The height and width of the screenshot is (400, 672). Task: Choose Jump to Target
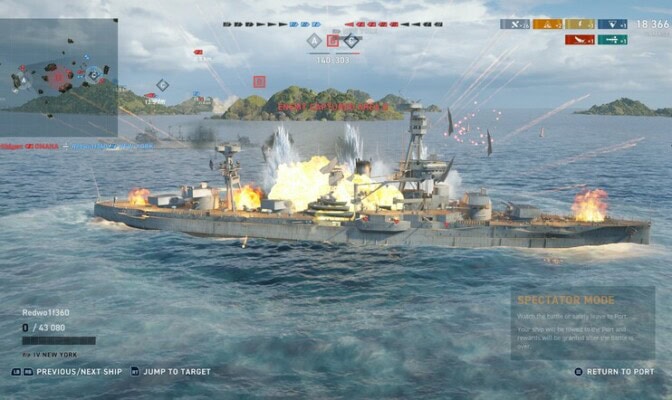click(175, 372)
